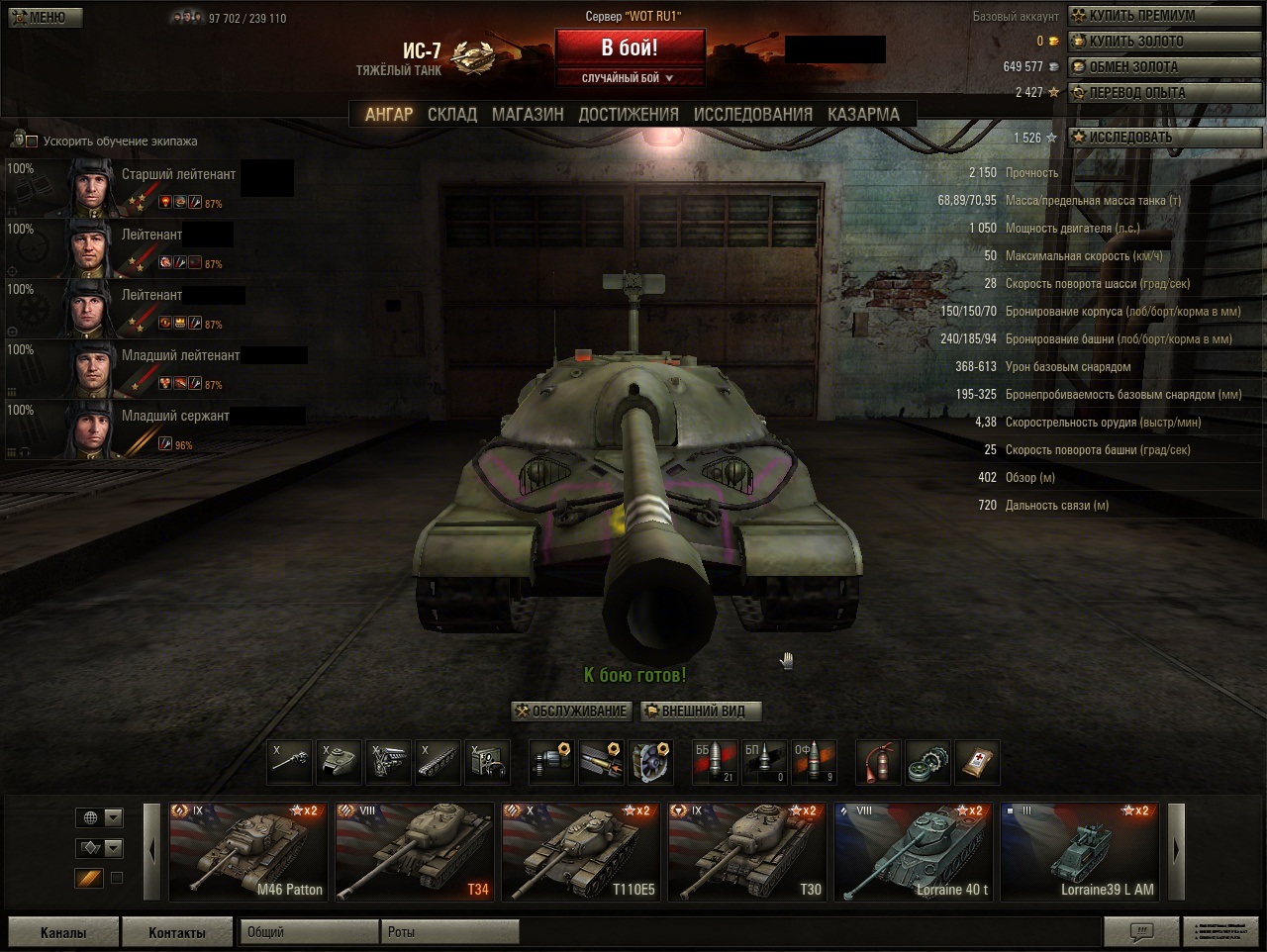Open the ОБСЛУЖИВАНИЕ service window
This screenshot has width=1267, height=952.
pyautogui.click(x=571, y=712)
